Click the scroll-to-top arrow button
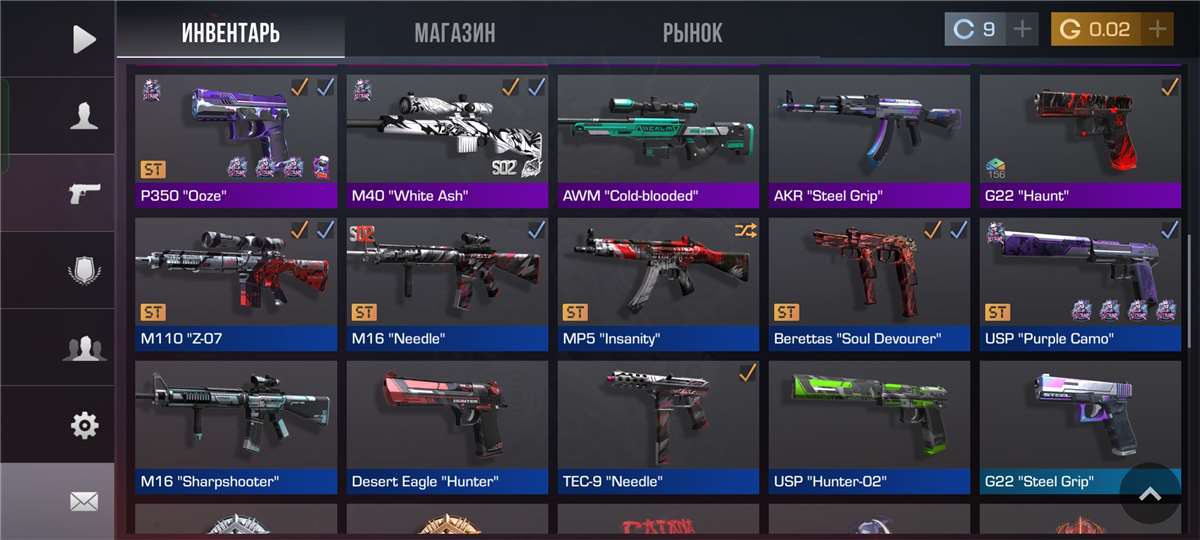Image resolution: width=1200 pixels, height=540 pixels. [x=1150, y=493]
